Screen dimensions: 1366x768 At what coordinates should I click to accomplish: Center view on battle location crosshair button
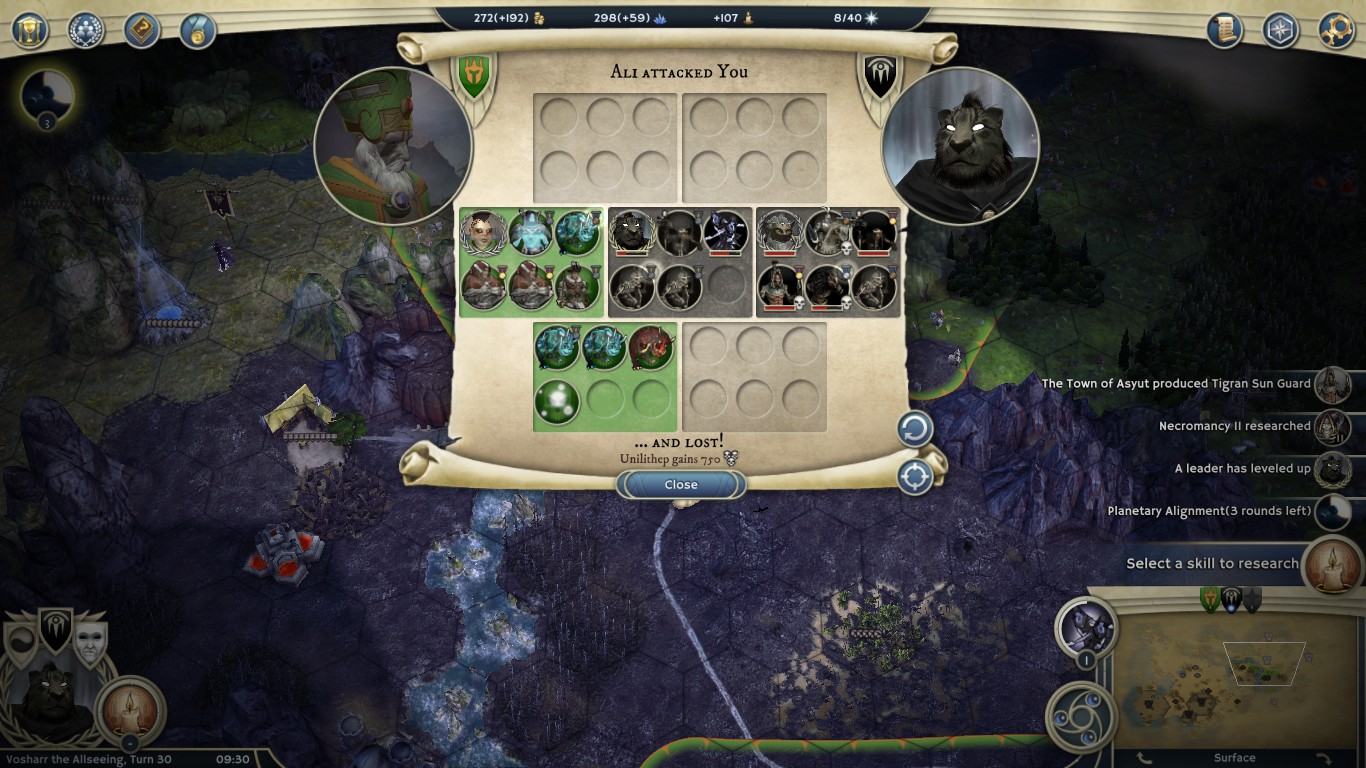click(915, 477)
